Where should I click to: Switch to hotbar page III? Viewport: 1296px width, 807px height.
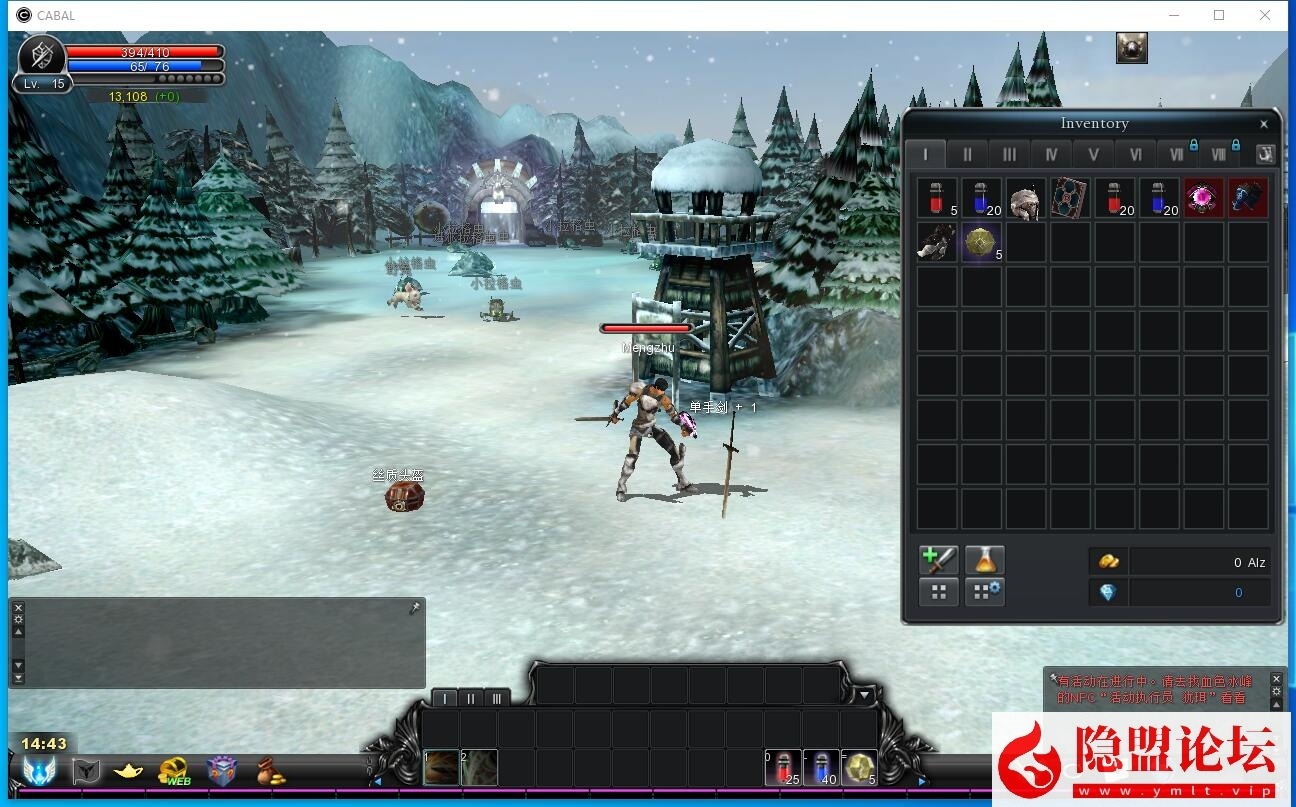(x=496, y=698)
